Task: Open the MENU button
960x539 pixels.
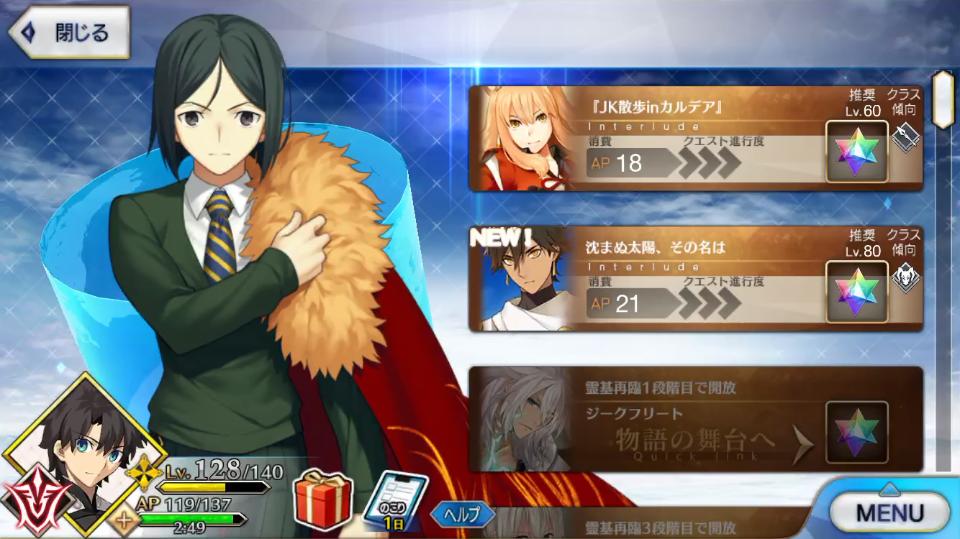Action: (x=888, y=512)
